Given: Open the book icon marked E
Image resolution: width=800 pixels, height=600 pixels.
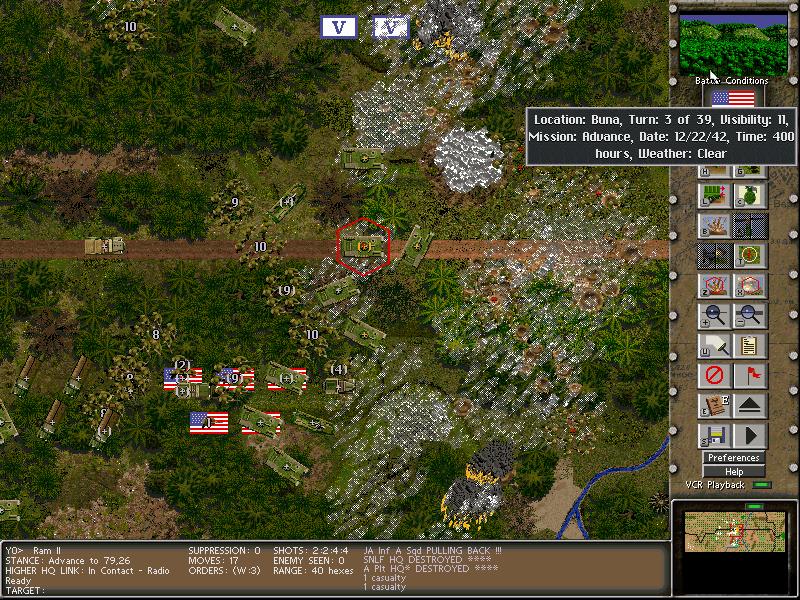Looking at the screenshot, I should click(x=715, y=405).
